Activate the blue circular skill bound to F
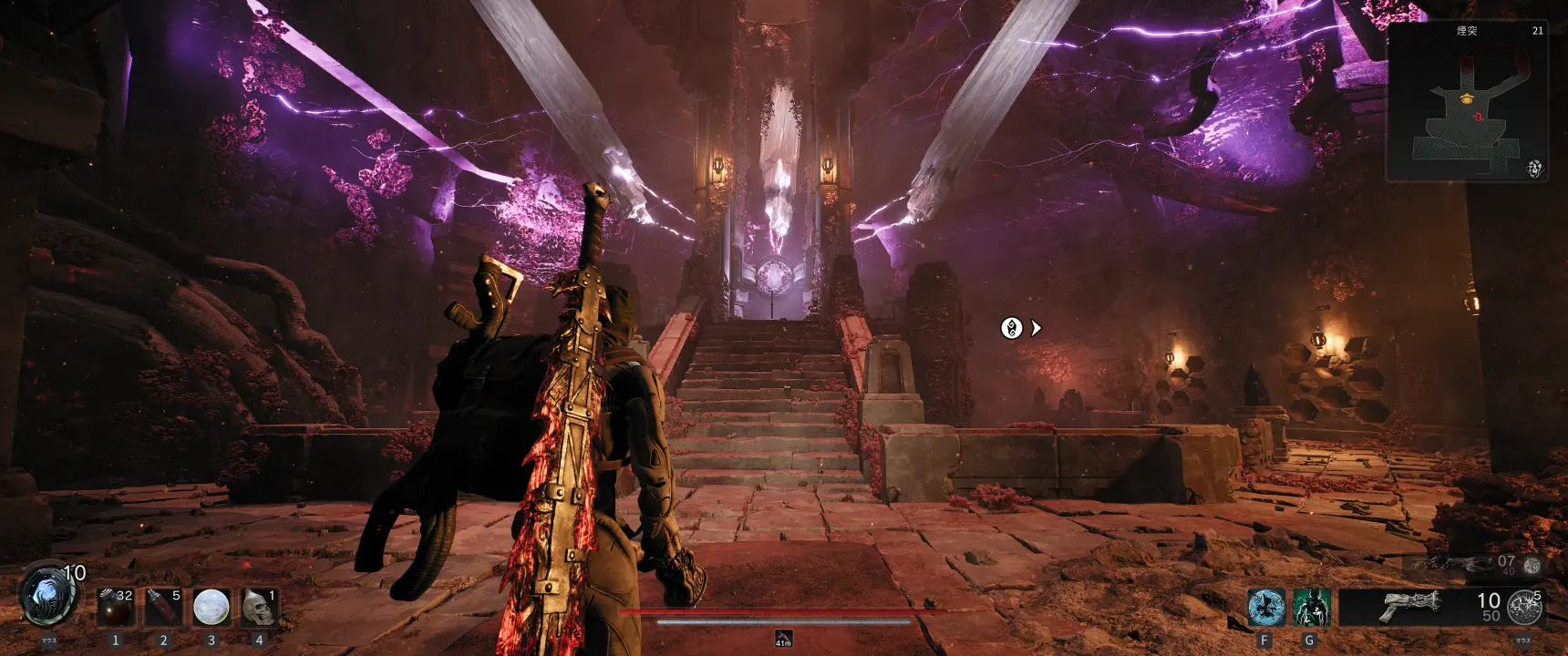The width and height of the screenshot is (1568, 656). pos(1265,607)
